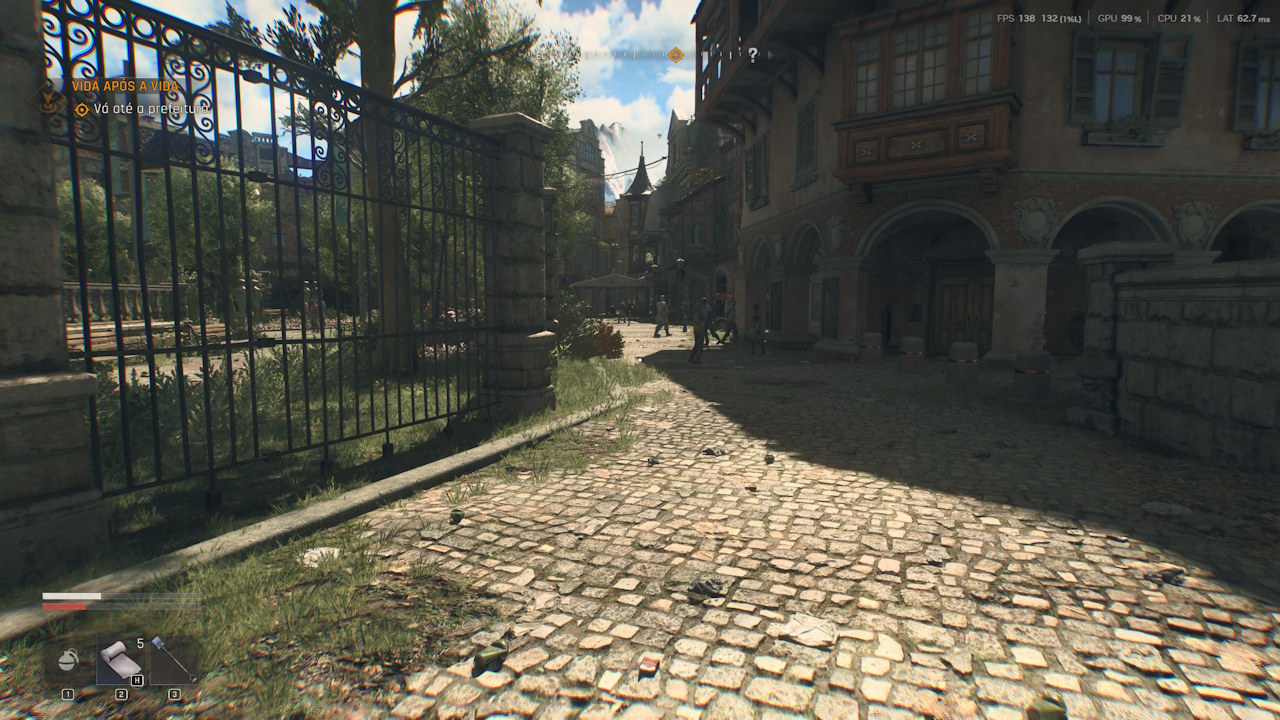Use the bandage roll healing item
Screen dimensions: 1280x720
pyautogui.click(x=121, y=660)
